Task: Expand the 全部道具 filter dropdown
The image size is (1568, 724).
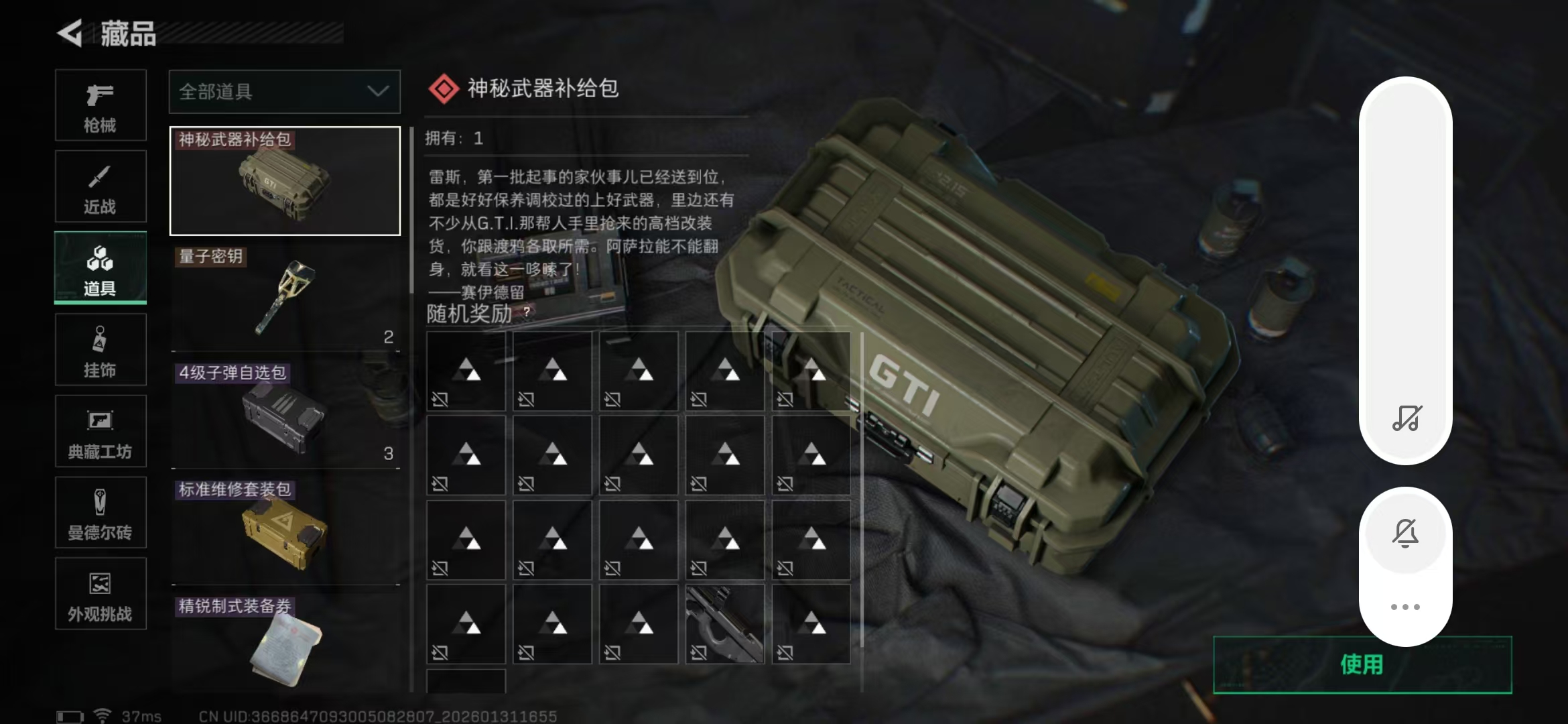Action: coord(284,92)
